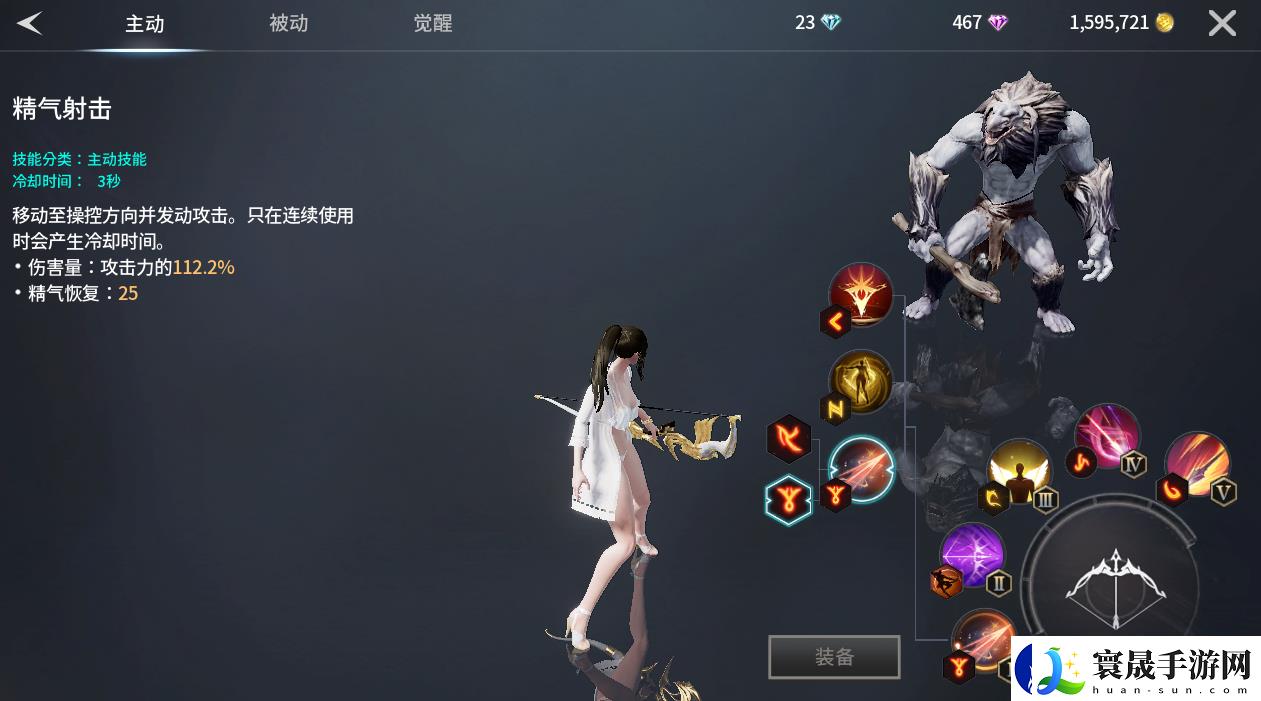Choose the golden dancer silhouette skill
This screenshot has height=701, width=1261.
(x=860, y=381)
